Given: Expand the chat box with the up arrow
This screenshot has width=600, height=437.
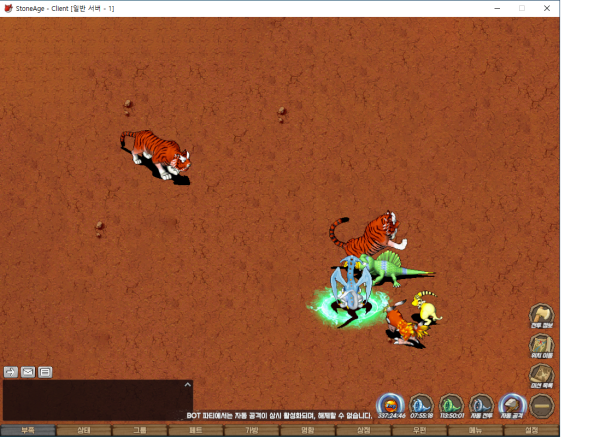Looking at the screenshot, I should [x=187, y=384].
